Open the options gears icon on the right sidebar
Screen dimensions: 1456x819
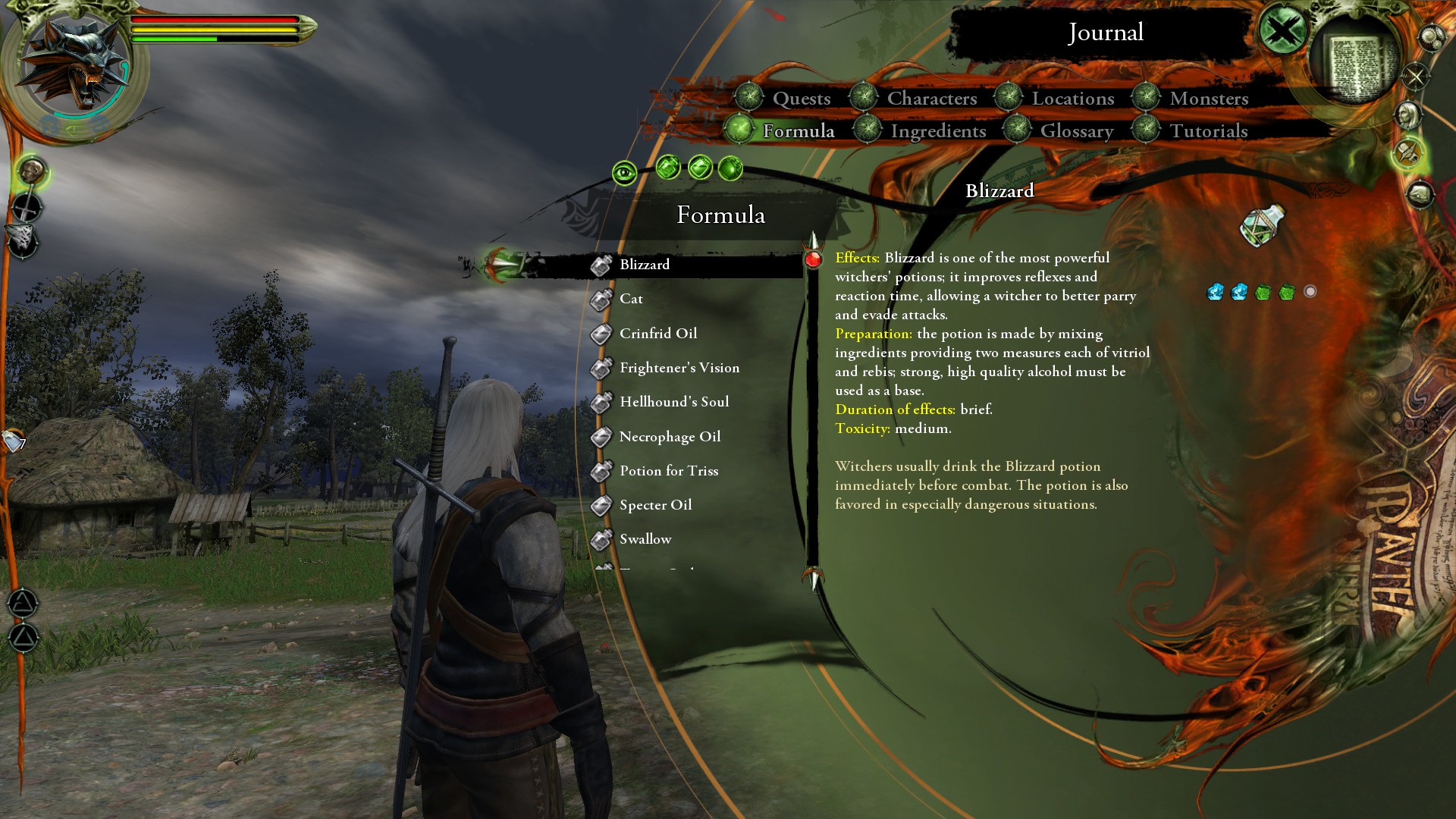pos(1429,38)
